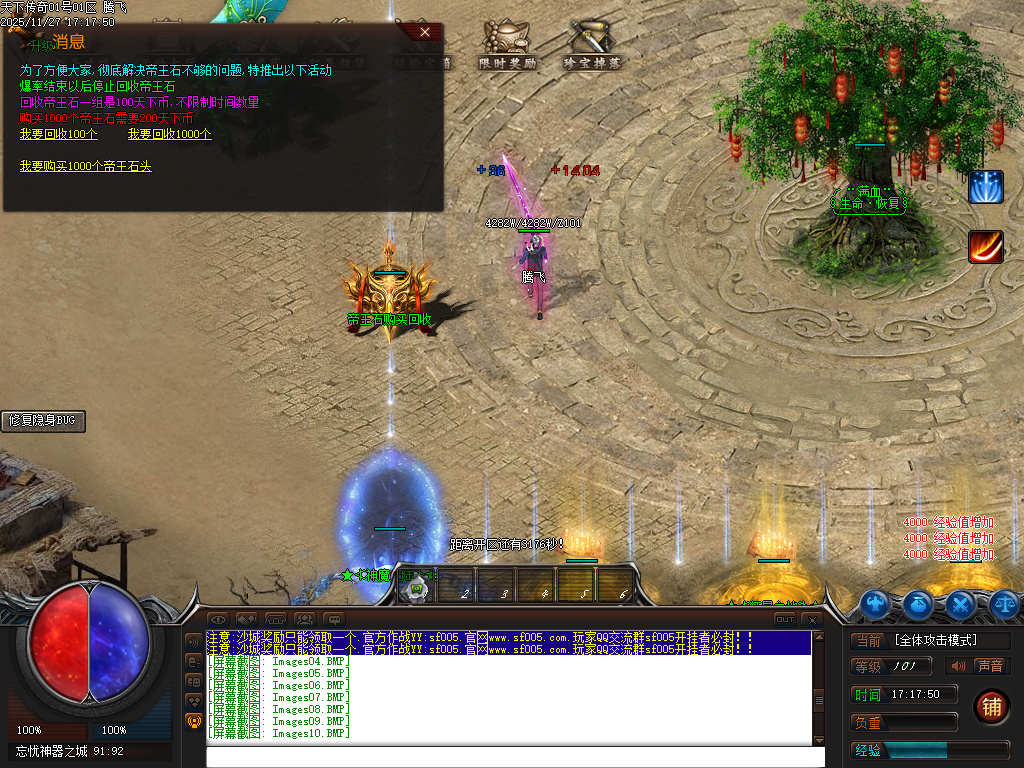This screenshot has width=1024, height=768.
Task: Click the 修复隐身BUG button
Action: click(43, 421)
